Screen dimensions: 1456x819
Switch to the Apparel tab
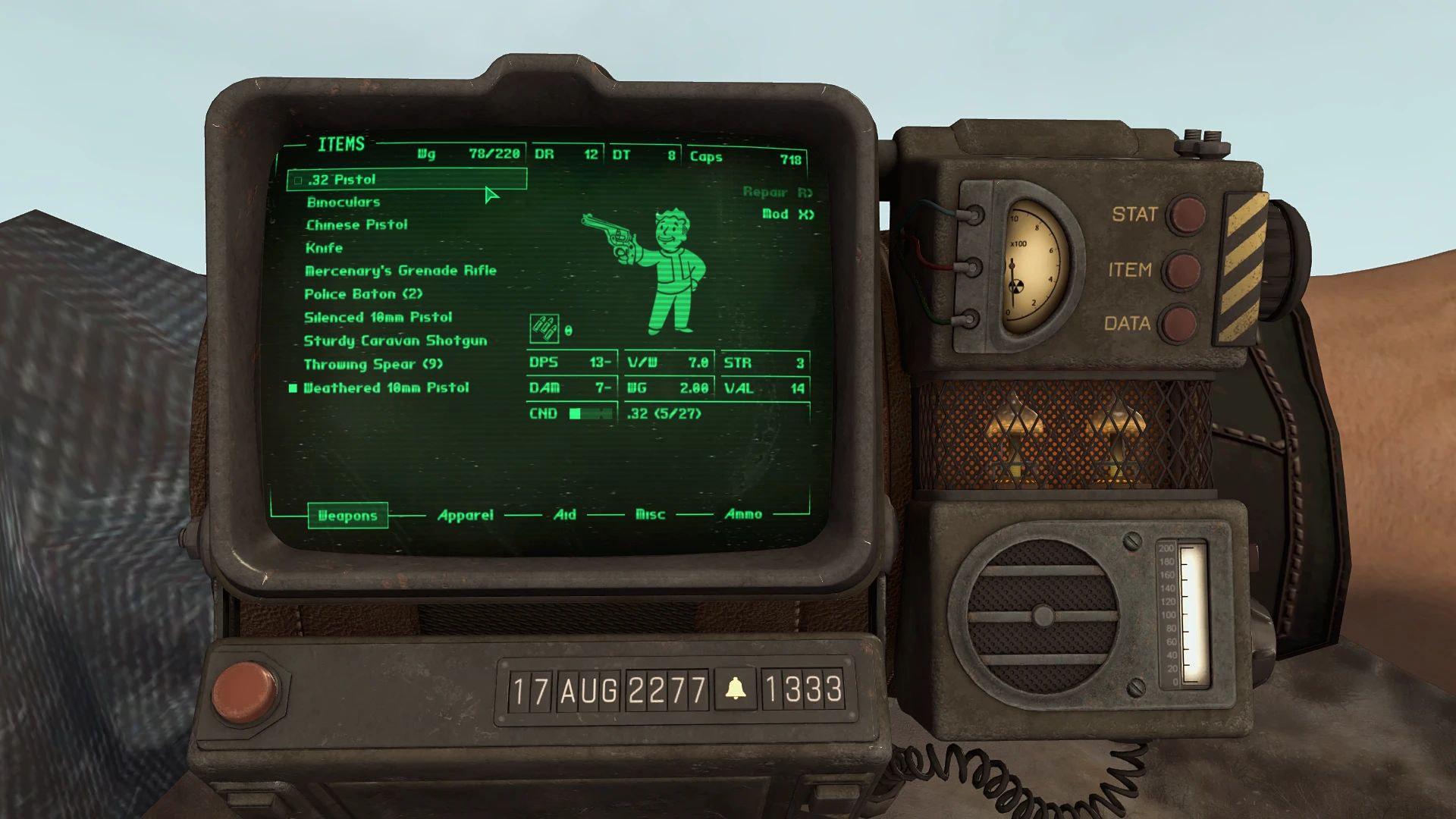coord(465,514)
